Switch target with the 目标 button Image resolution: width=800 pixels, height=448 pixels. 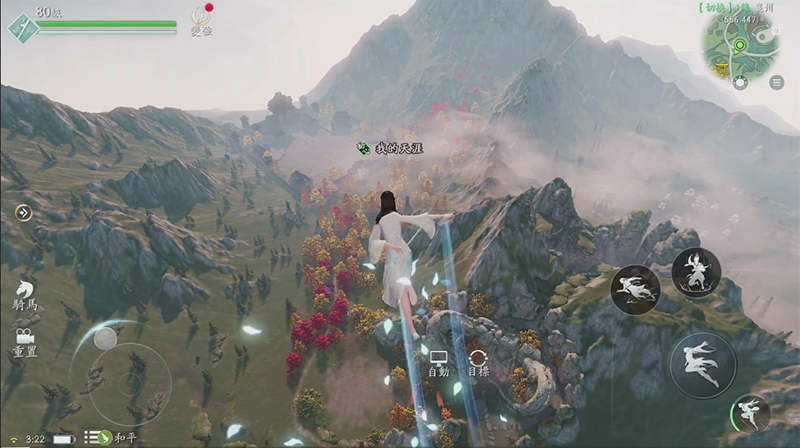pos(478,361)
